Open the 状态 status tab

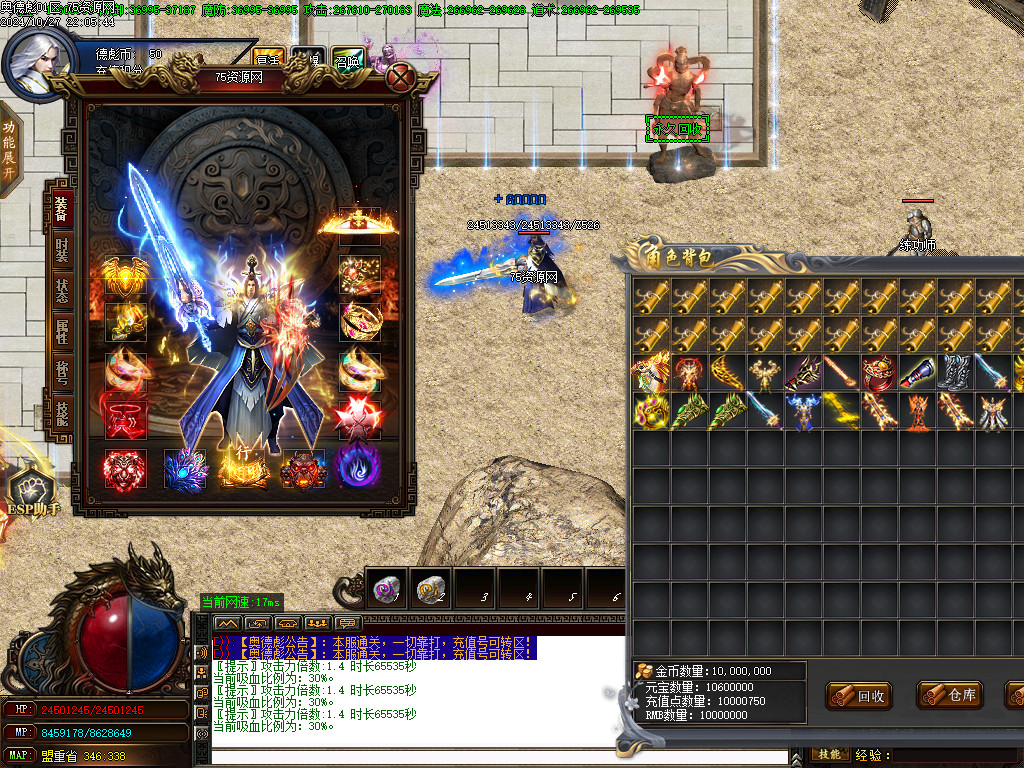pyautogui.click(x=62, y=289)
